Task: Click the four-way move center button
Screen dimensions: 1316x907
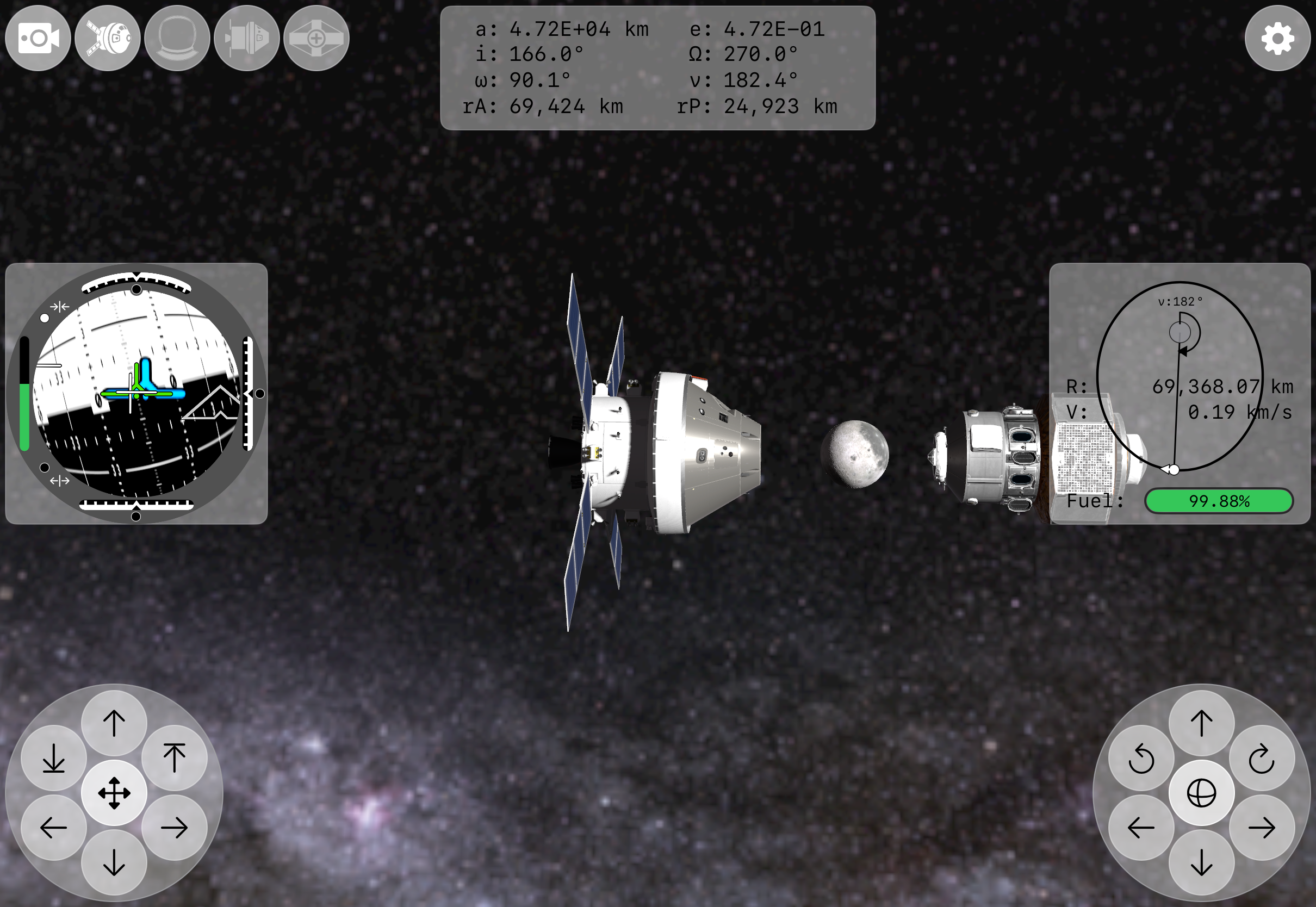Action: tap(114, 793)
